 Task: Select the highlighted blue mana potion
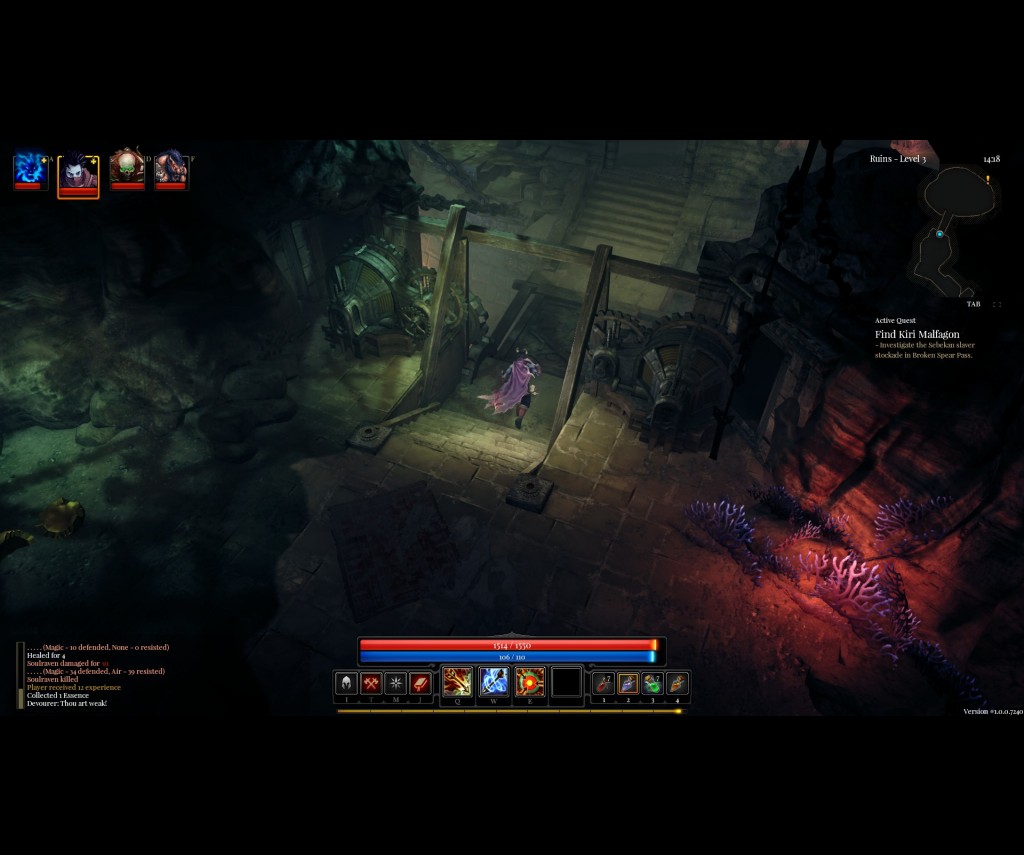(628, 683)
